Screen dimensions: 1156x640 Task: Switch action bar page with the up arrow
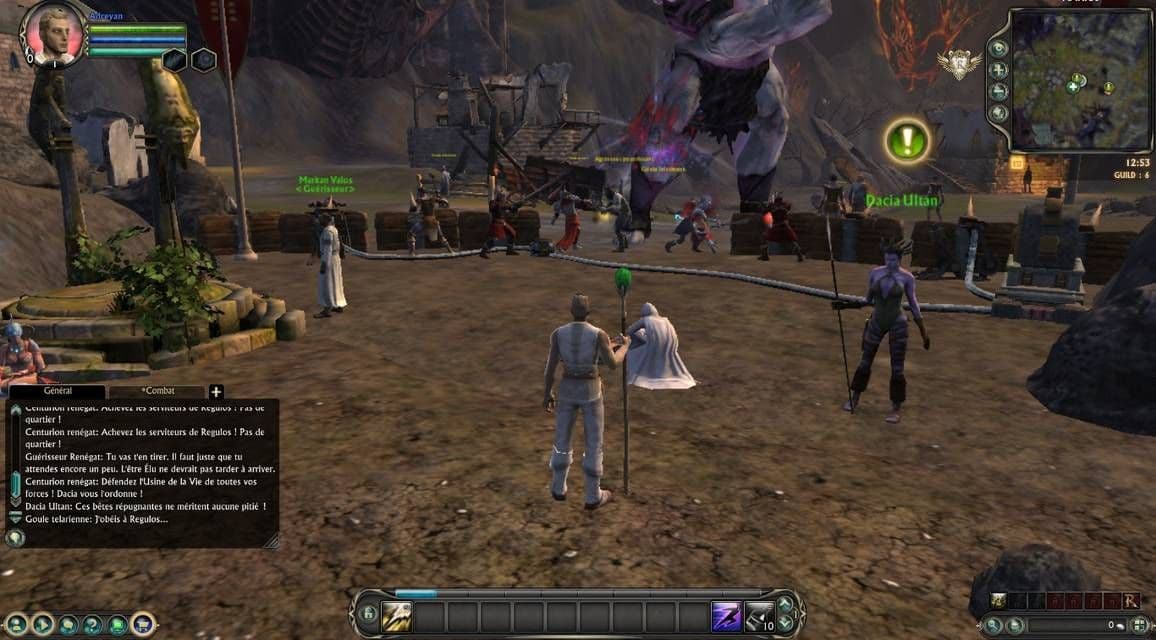[x=785, y=604]
